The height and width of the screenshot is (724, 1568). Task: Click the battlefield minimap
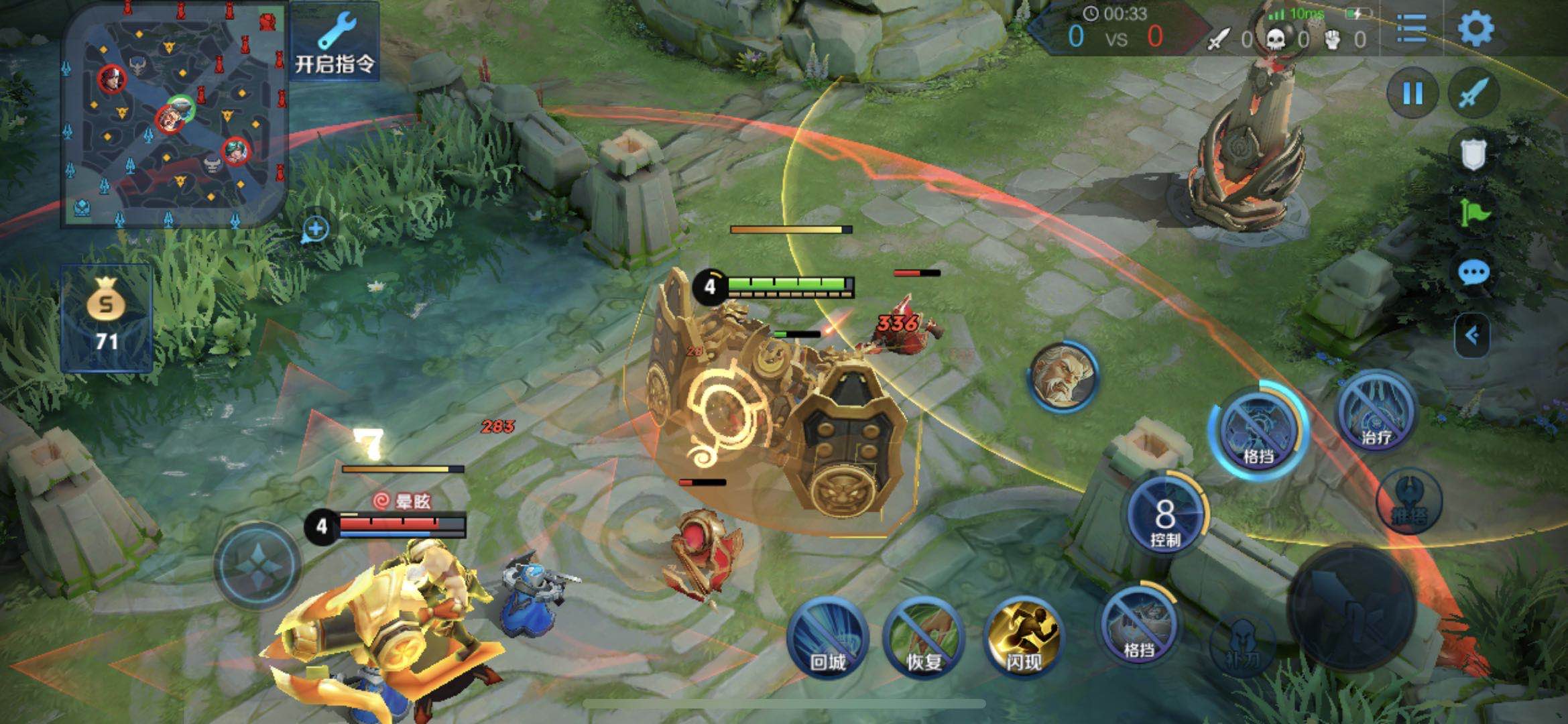tap(174, 115)
